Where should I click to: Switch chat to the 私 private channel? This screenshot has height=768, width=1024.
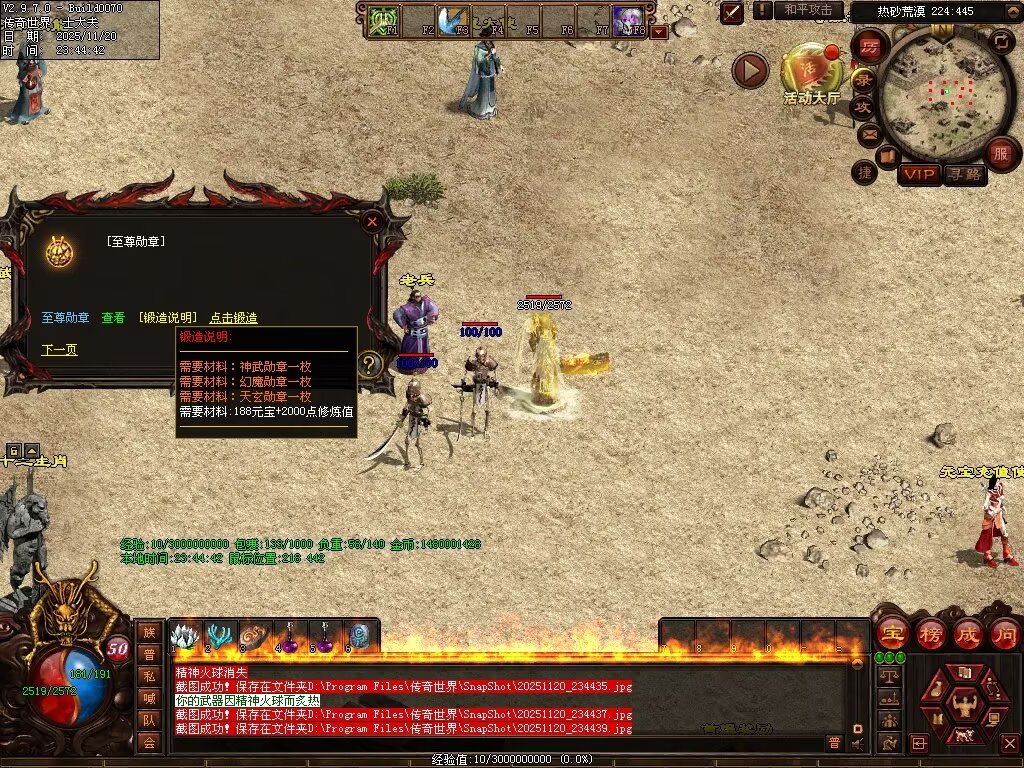pos(149,676)
